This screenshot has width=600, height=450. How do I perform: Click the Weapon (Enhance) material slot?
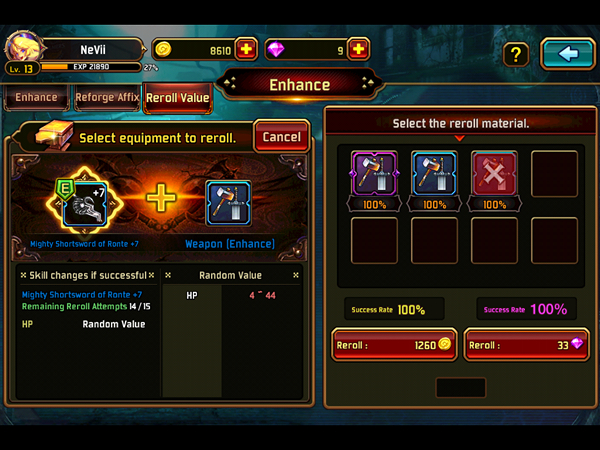[x=229, y=202]
